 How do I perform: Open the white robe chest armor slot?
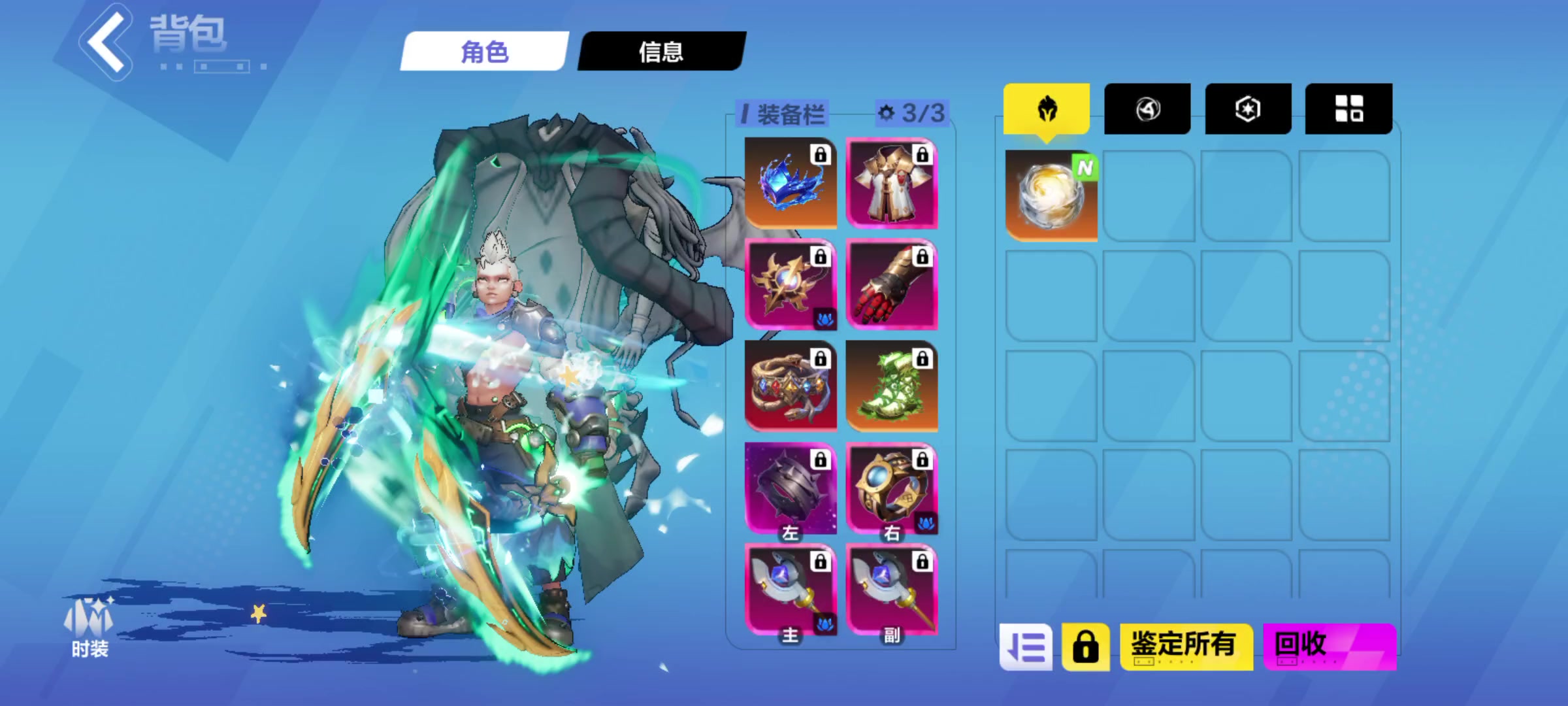click(890, 184)
